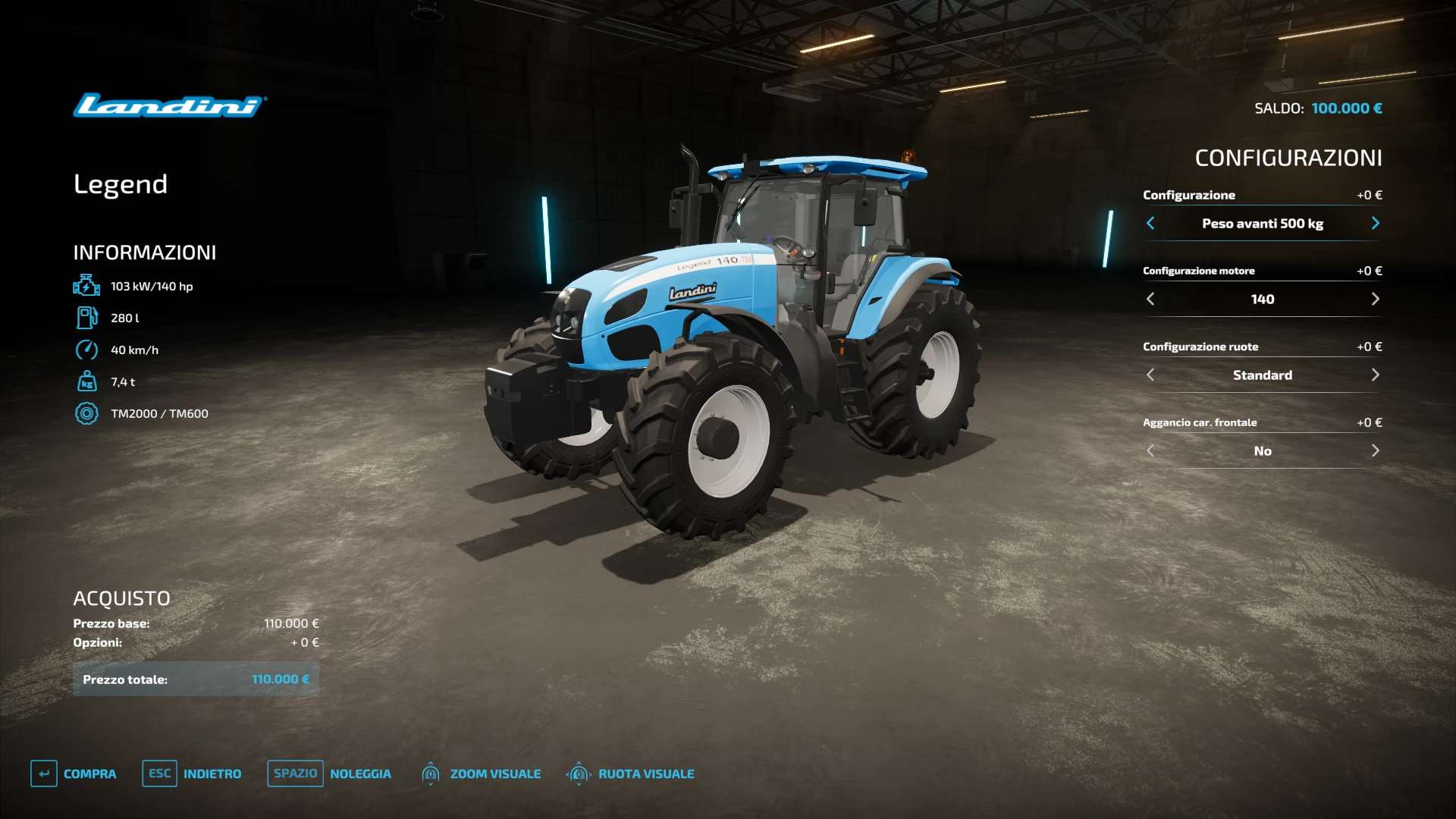This screenshot has width=1456, height=819.
Task: Buy the tractor with COMPRA
Action: (74, 773)
